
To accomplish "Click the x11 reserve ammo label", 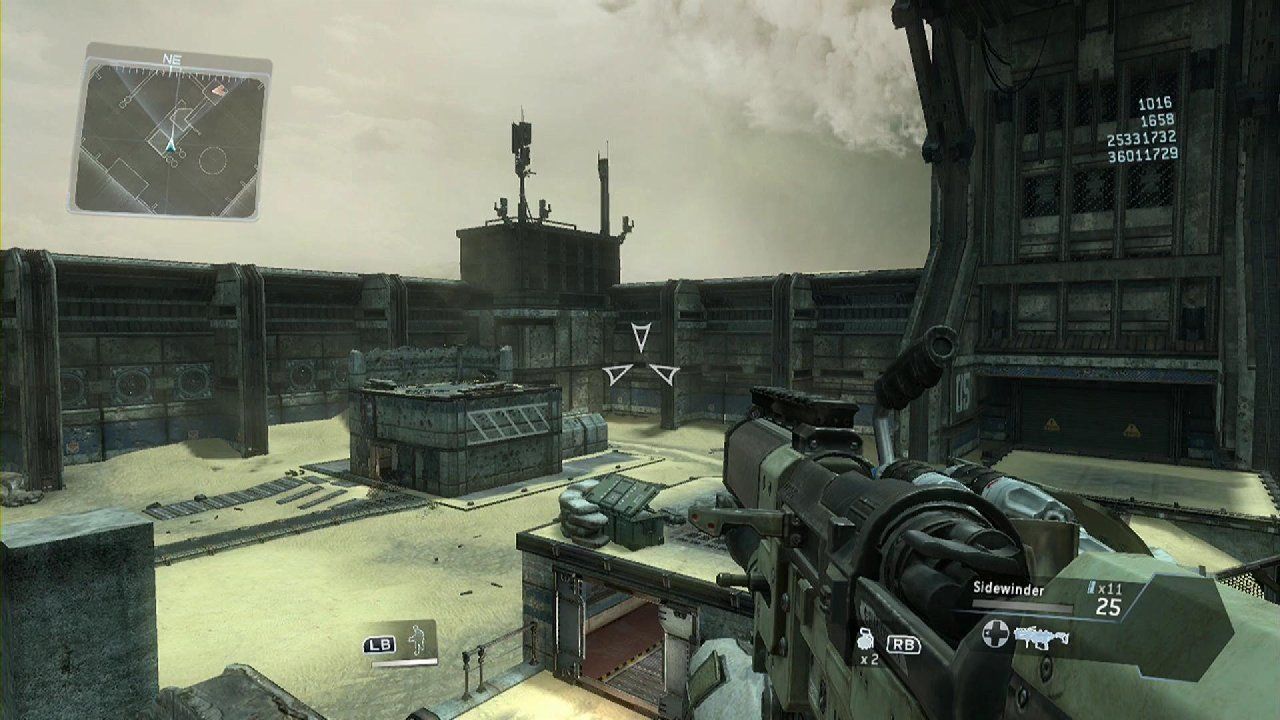I will point(1113,589).
